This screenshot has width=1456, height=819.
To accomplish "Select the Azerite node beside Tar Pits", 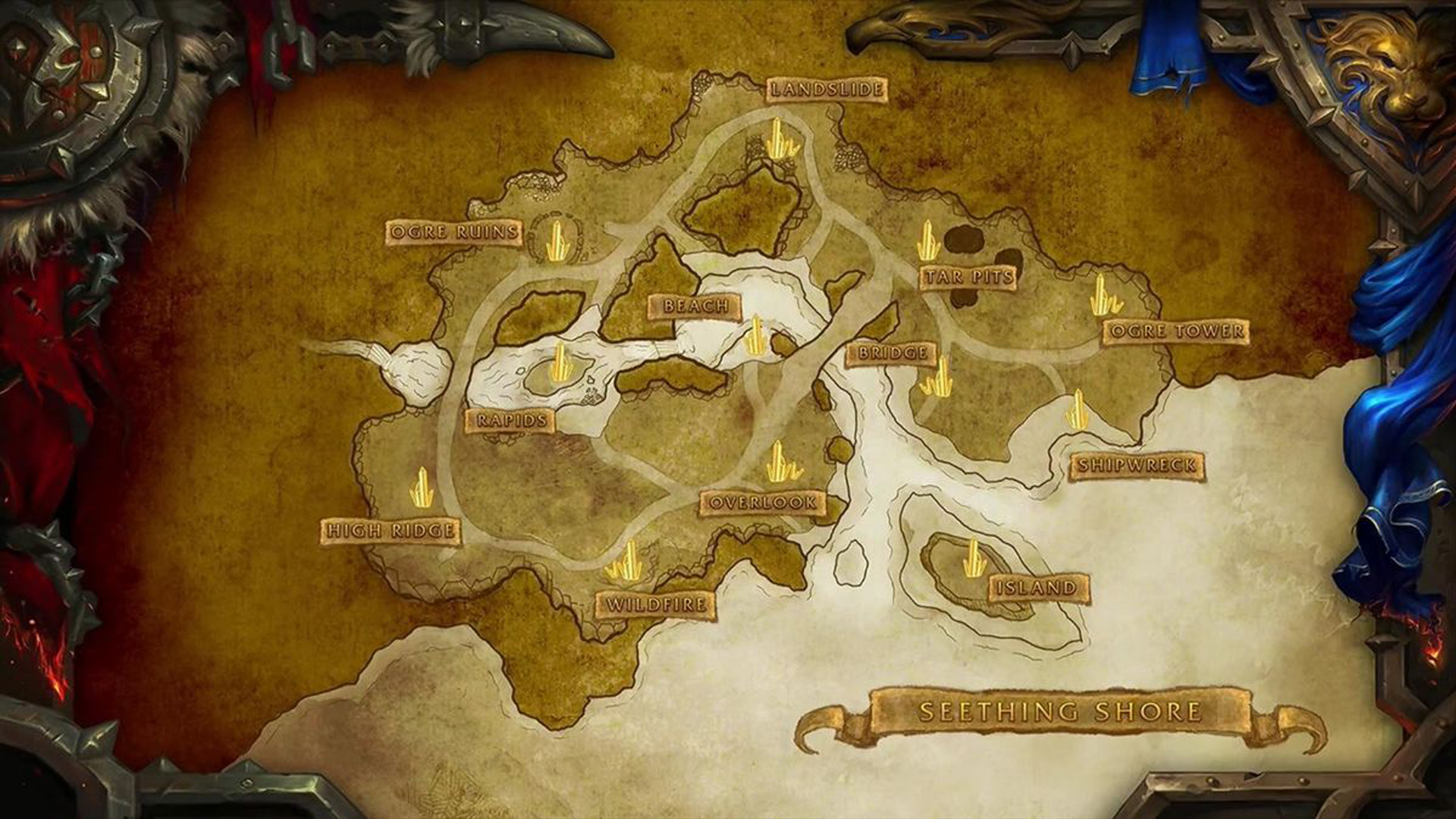I will coord(928,241).
